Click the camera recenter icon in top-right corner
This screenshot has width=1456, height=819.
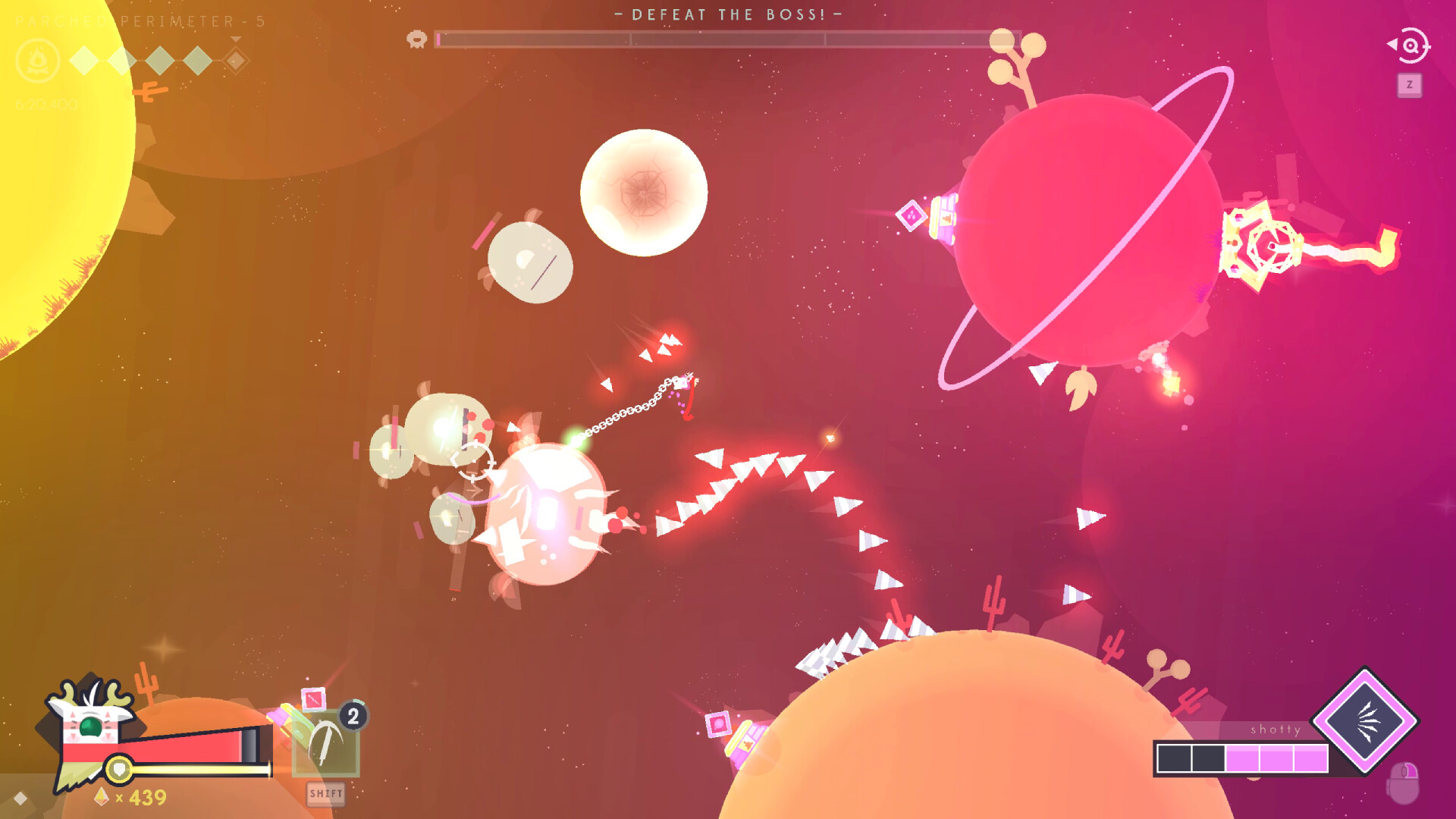tap(1409, 45)
